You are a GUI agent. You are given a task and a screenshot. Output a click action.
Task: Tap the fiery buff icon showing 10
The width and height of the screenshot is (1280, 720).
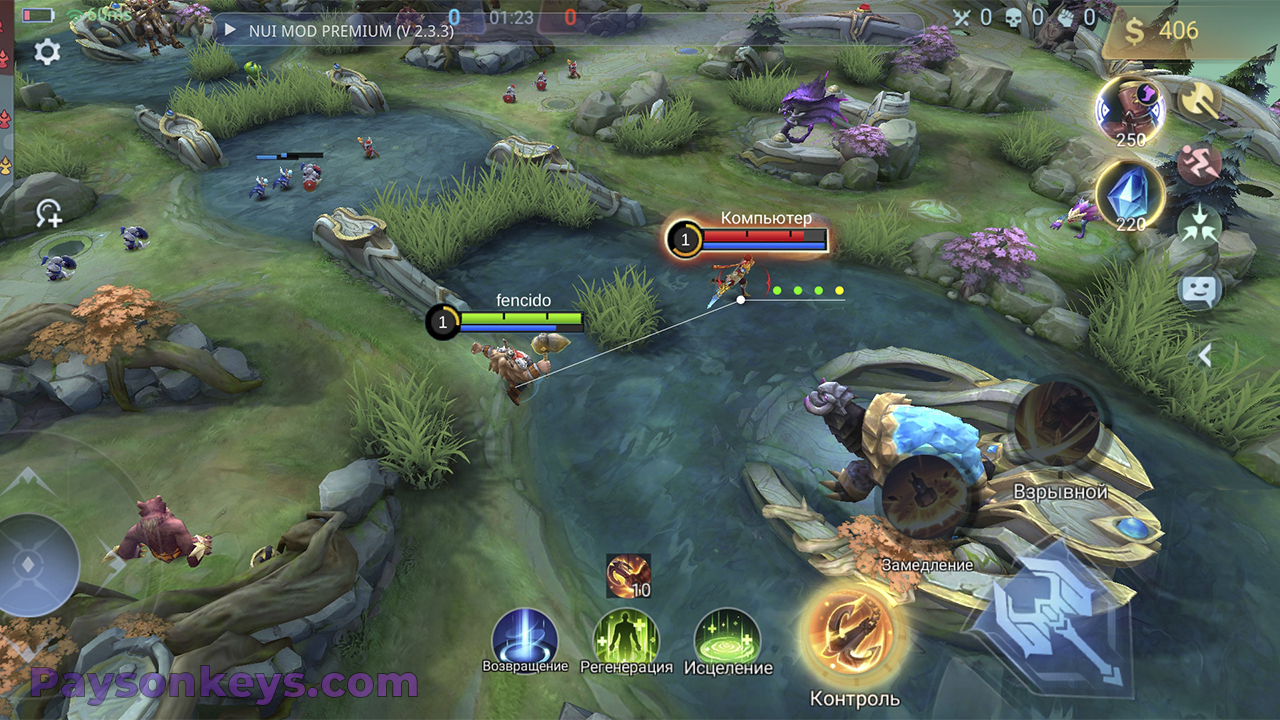(x=628, y=575)
